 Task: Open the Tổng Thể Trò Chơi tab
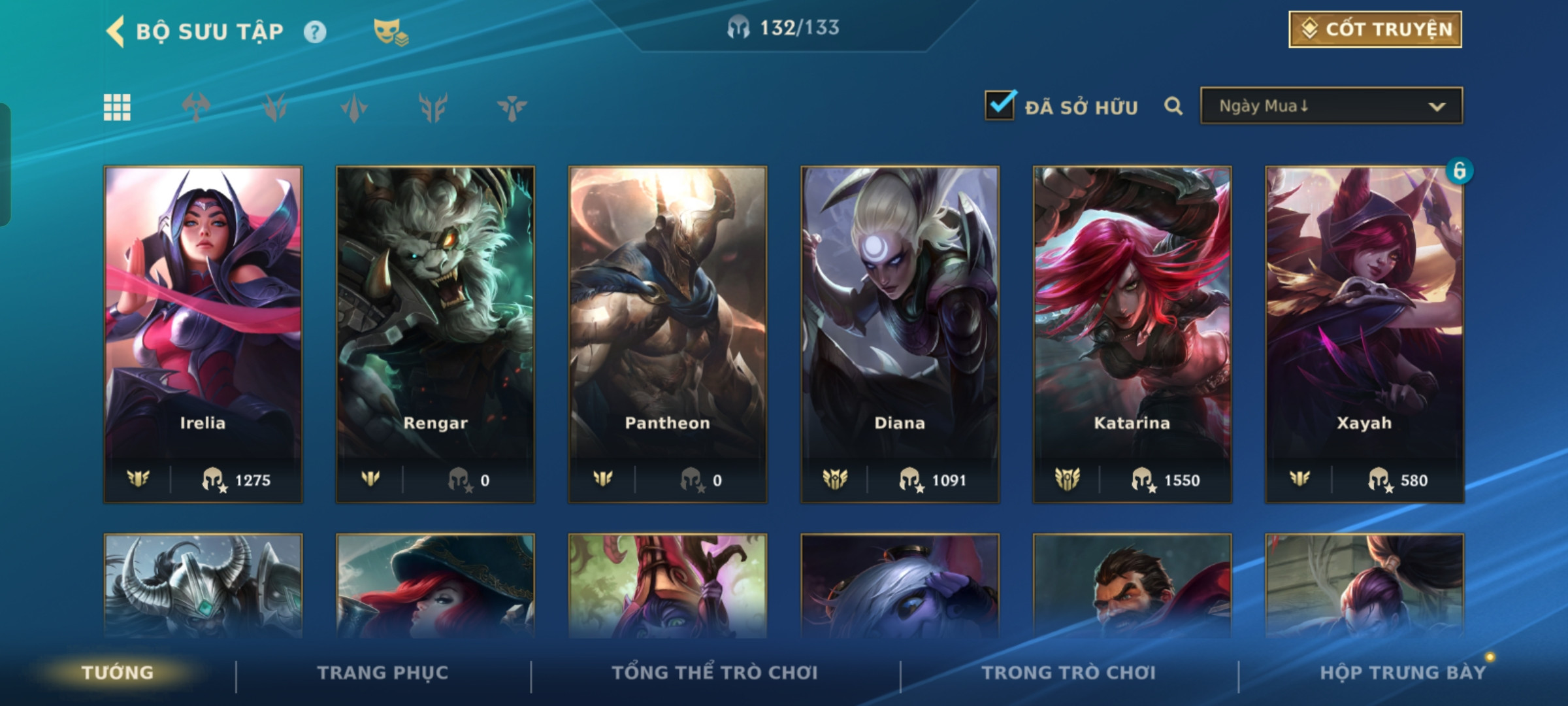click(715, 673)
